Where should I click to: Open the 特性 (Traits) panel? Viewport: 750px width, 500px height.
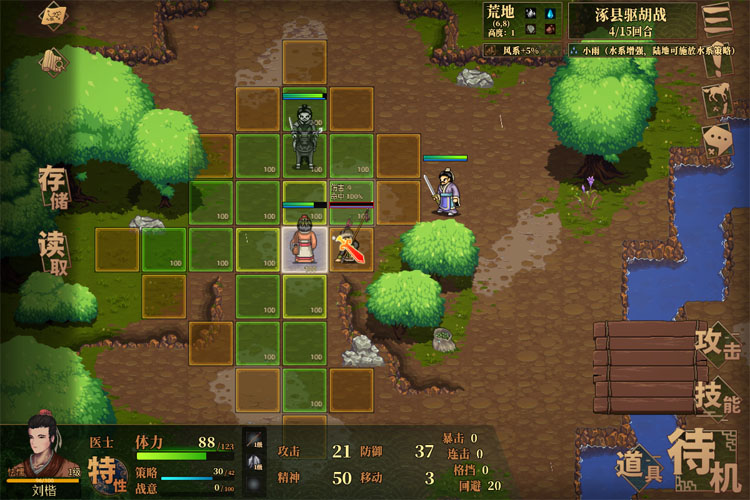coord(103,469)
